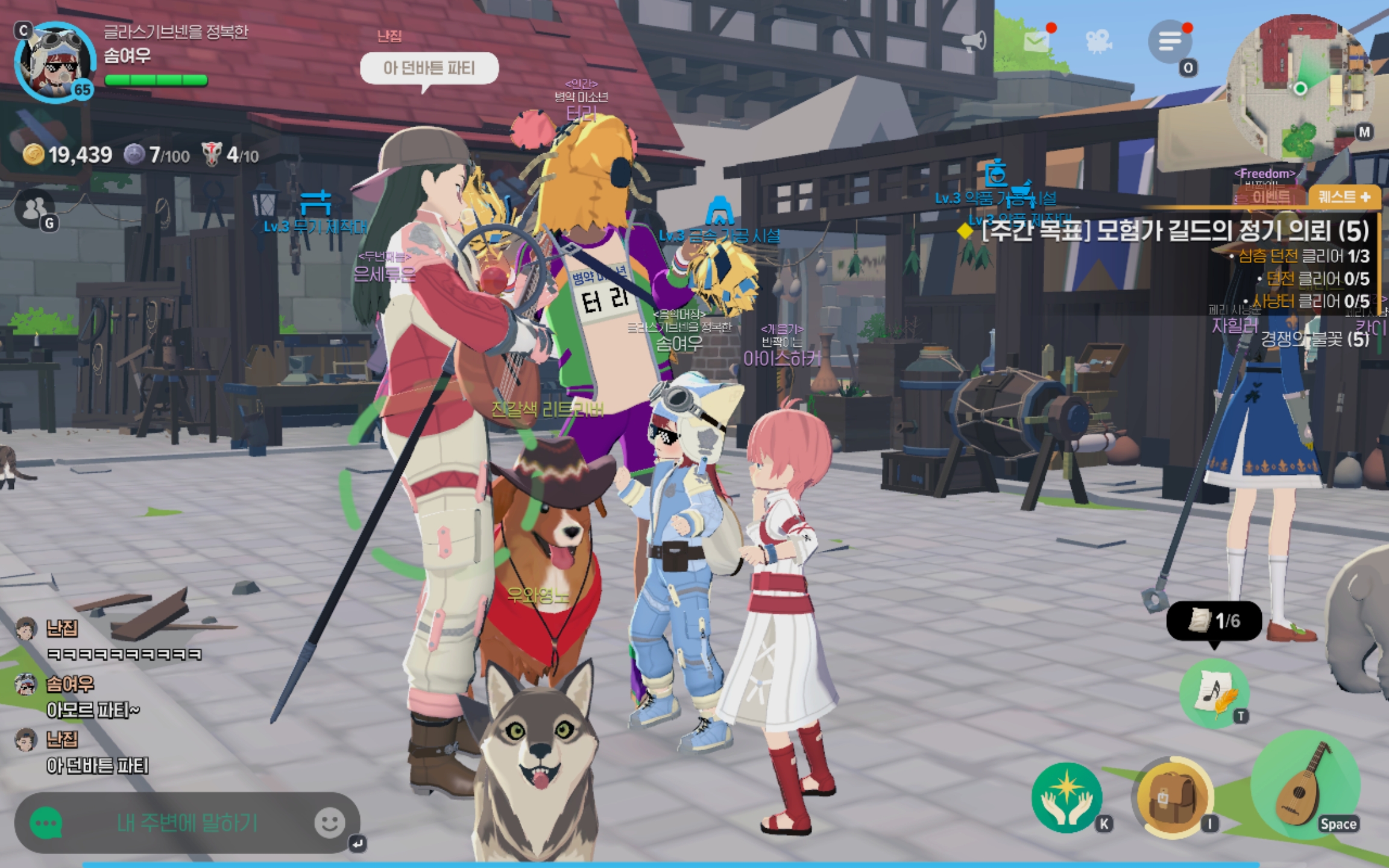Click the chat input field
Viewport: 1389px width, 868px height.
click(187, 823)
